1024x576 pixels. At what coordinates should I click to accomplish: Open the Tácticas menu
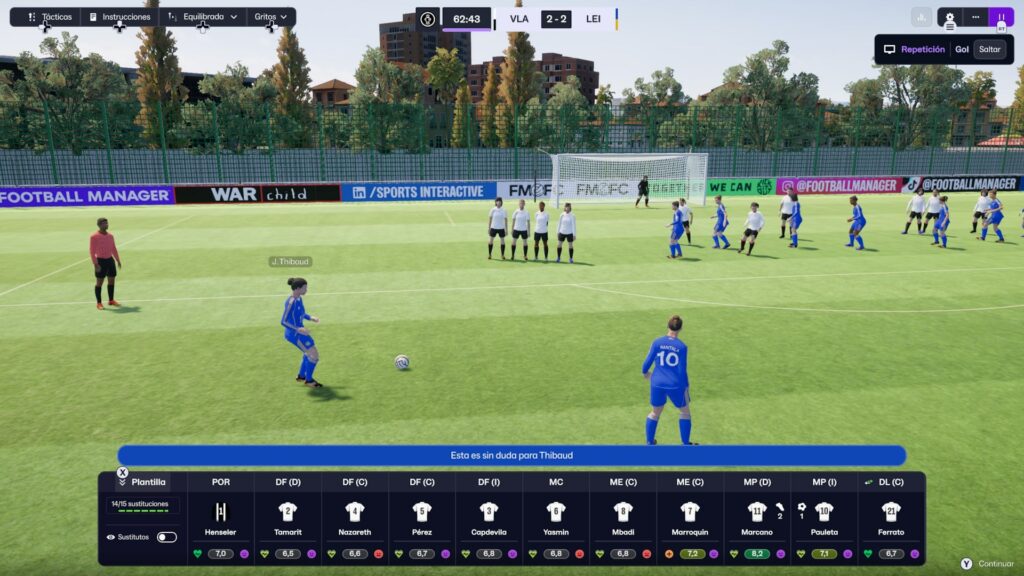pyautogui.click(x=49, y=17)
